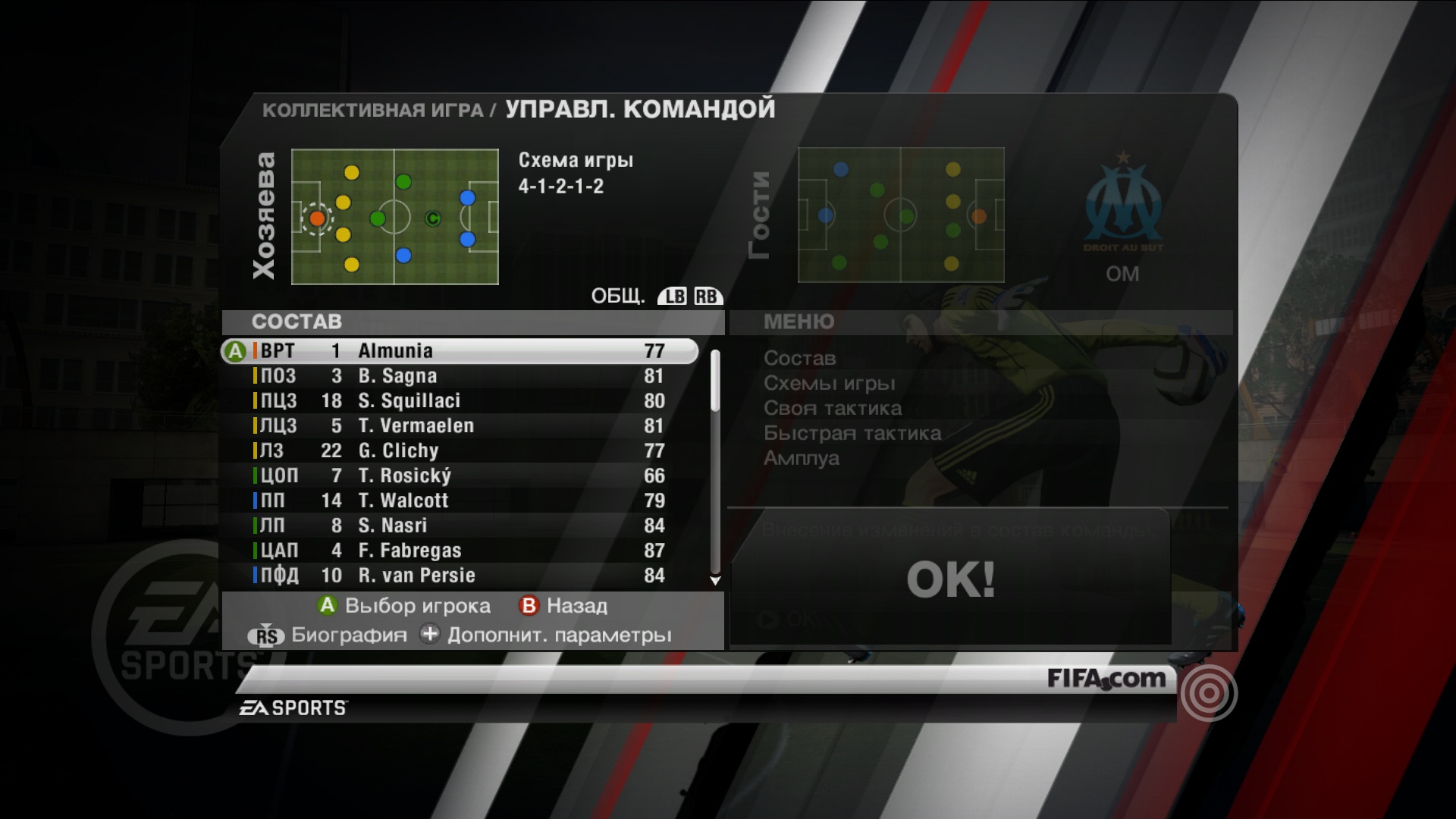The image size is (1456, 819).
Task: Open Своя тактика custom tactics
Action: pos(832,408)
